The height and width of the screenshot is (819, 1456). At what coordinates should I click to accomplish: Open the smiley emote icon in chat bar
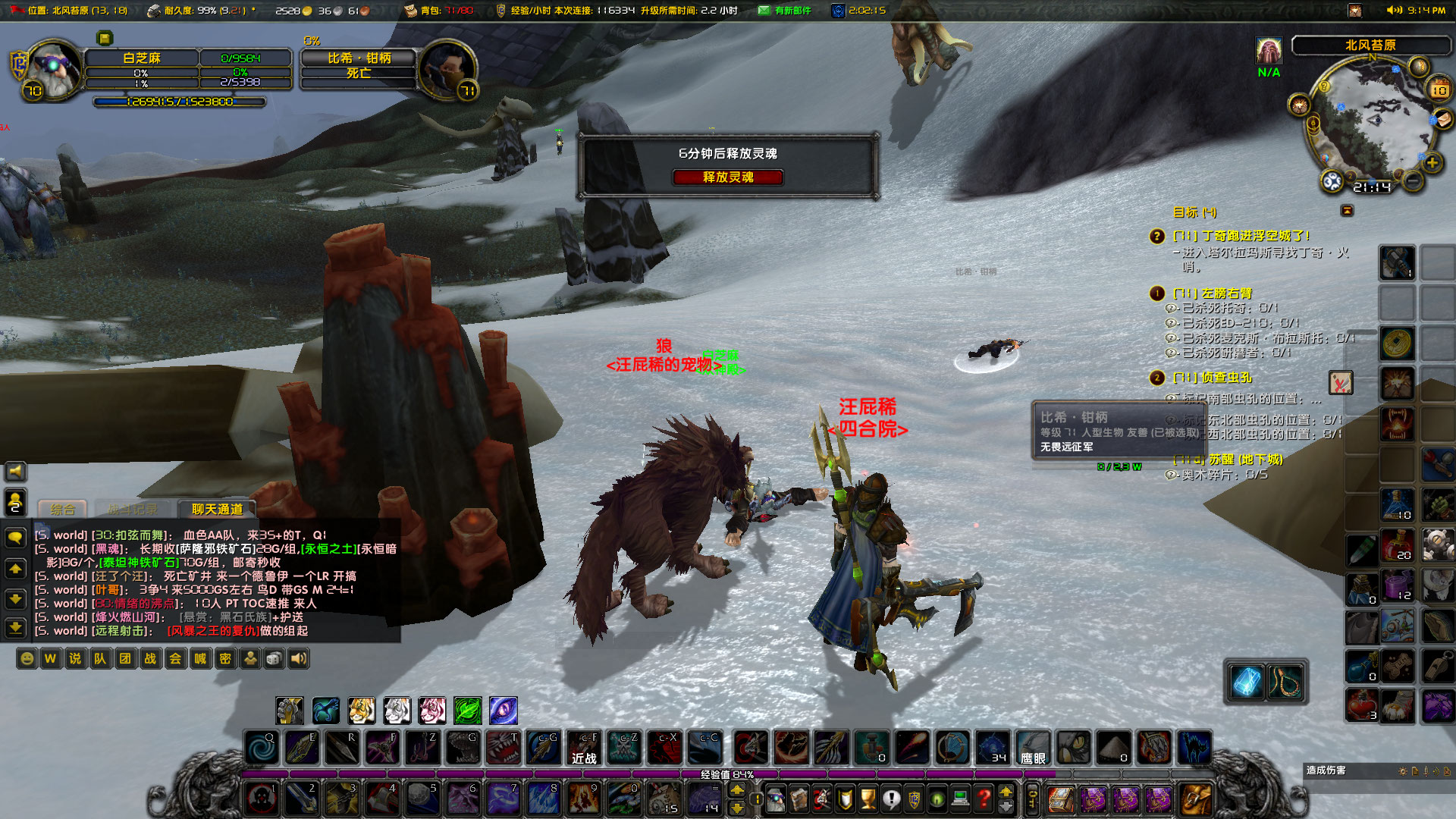(x=27, y=659)
